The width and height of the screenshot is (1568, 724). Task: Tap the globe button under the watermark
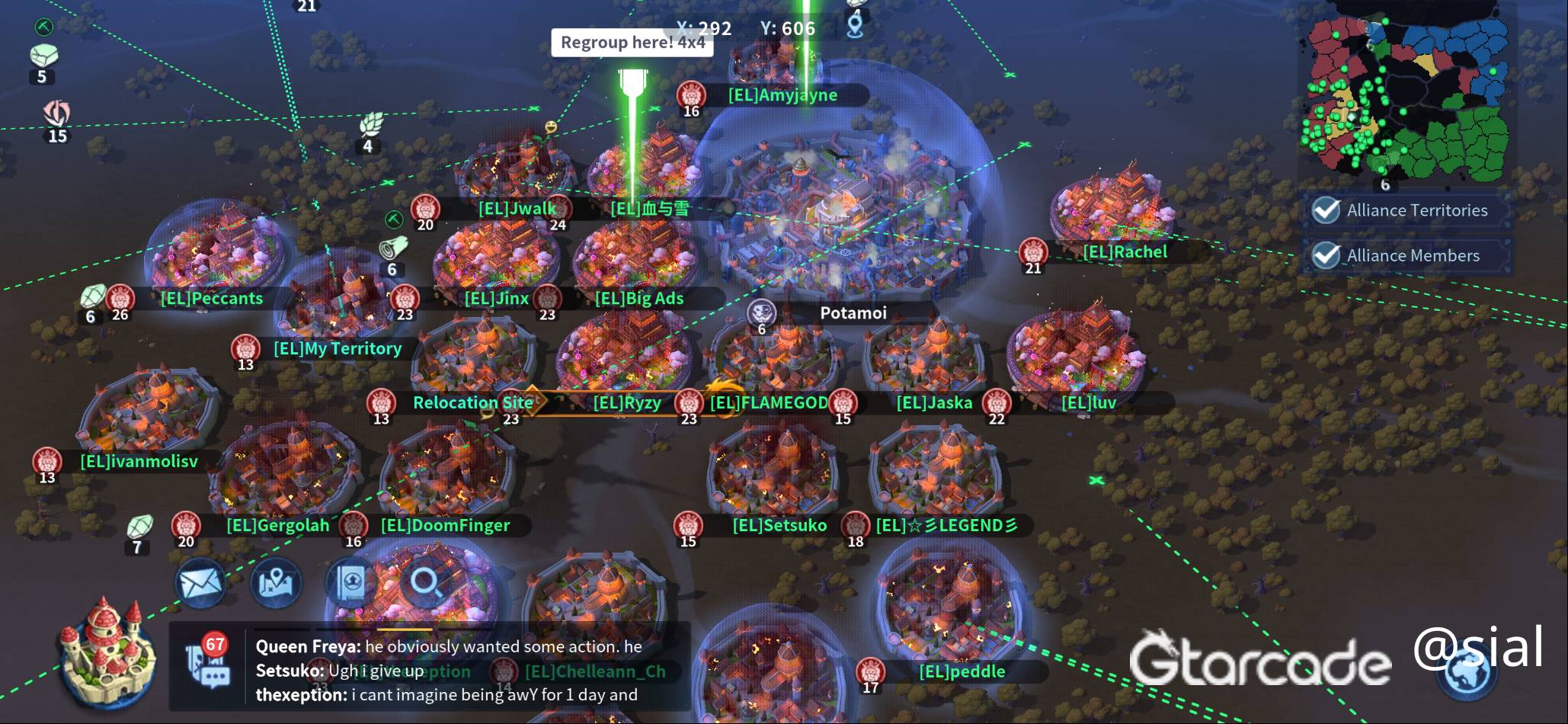[1467, 674]
